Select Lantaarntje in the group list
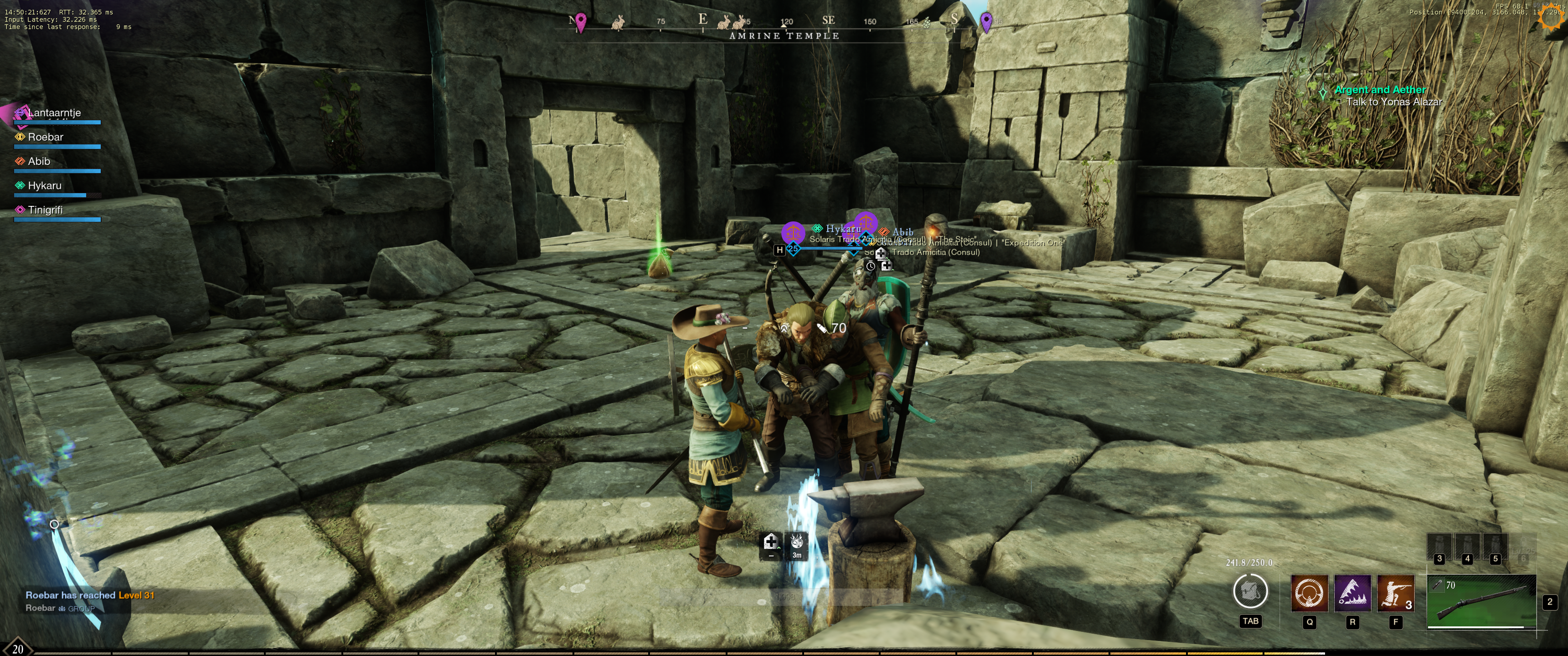Viewport: 1568px width, 656px height. (54, 113)
